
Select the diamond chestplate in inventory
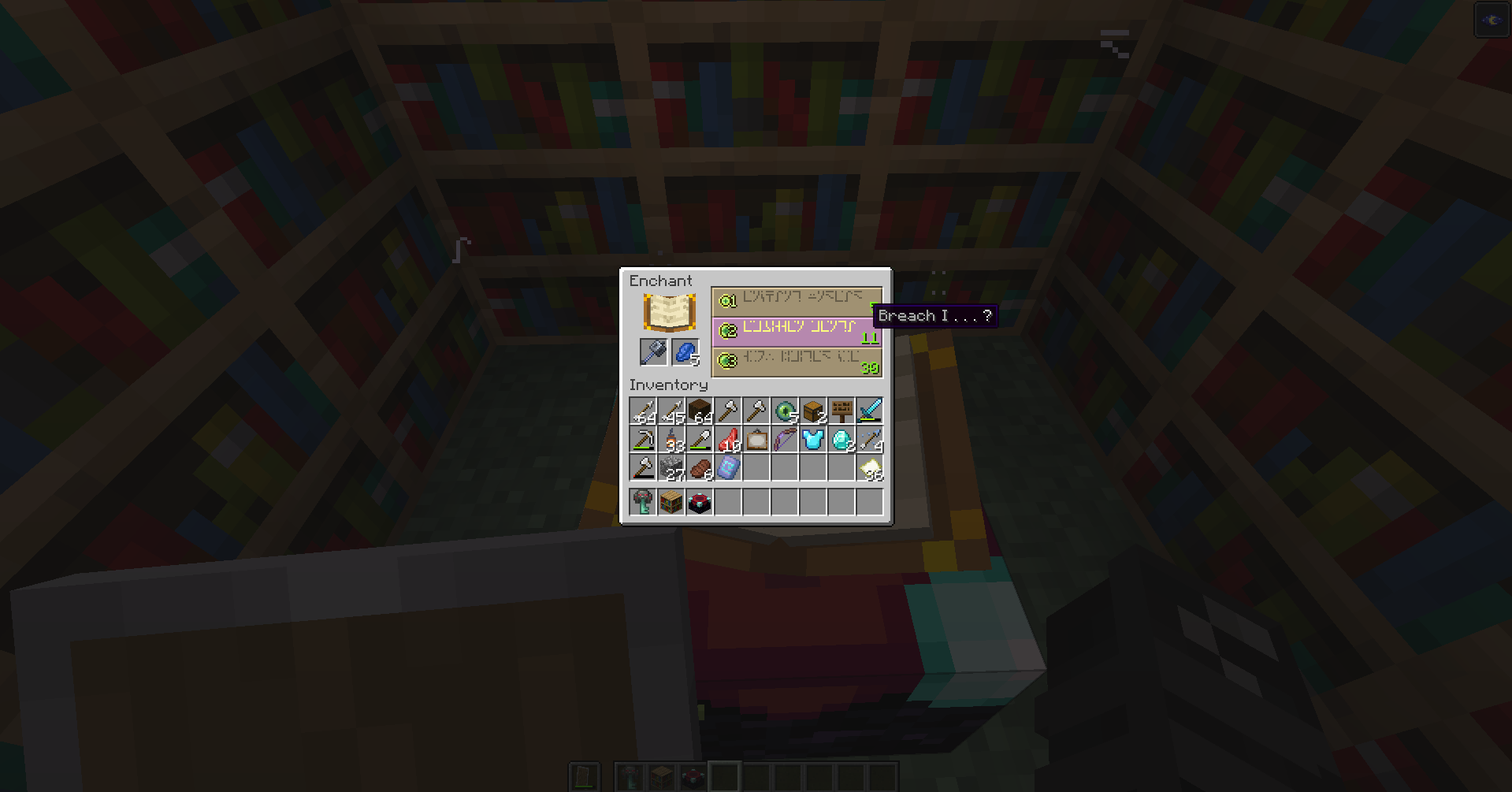813,440
